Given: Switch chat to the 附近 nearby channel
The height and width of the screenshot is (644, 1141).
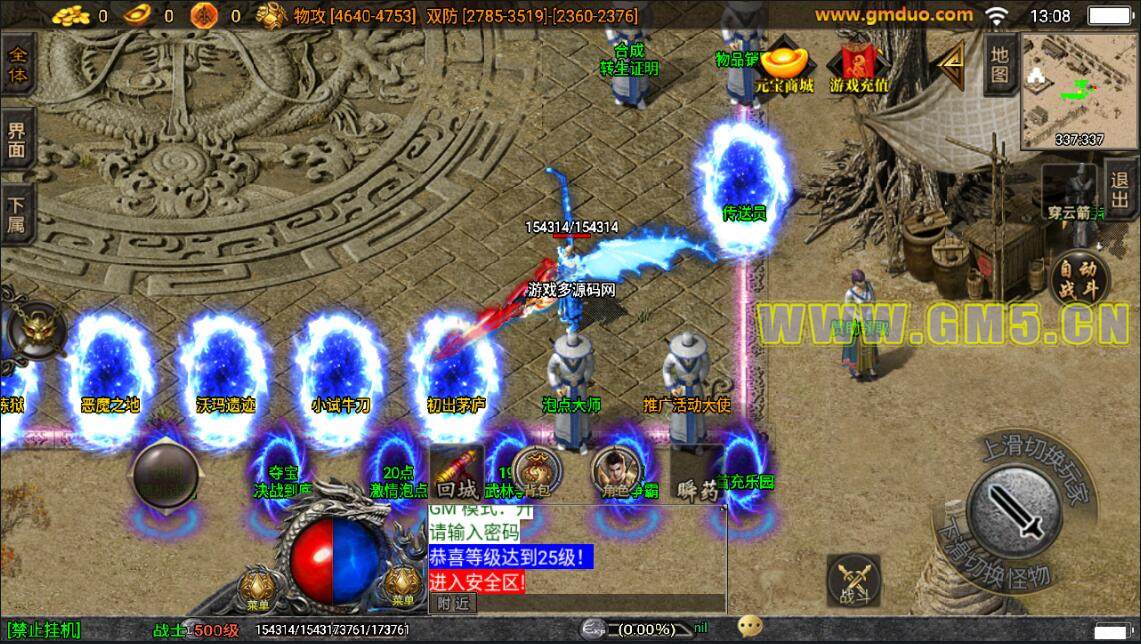Looking at the screenshot, I should click(453, 603).
